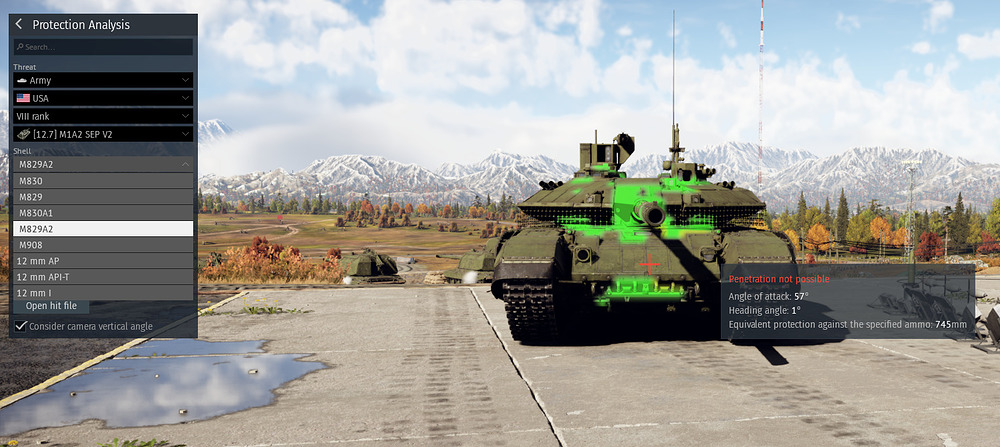Viewport: 1000px width, 447px height.
Task: Collapse the M829A2 shell dropdown header
Action: click(x=103, y=163)
